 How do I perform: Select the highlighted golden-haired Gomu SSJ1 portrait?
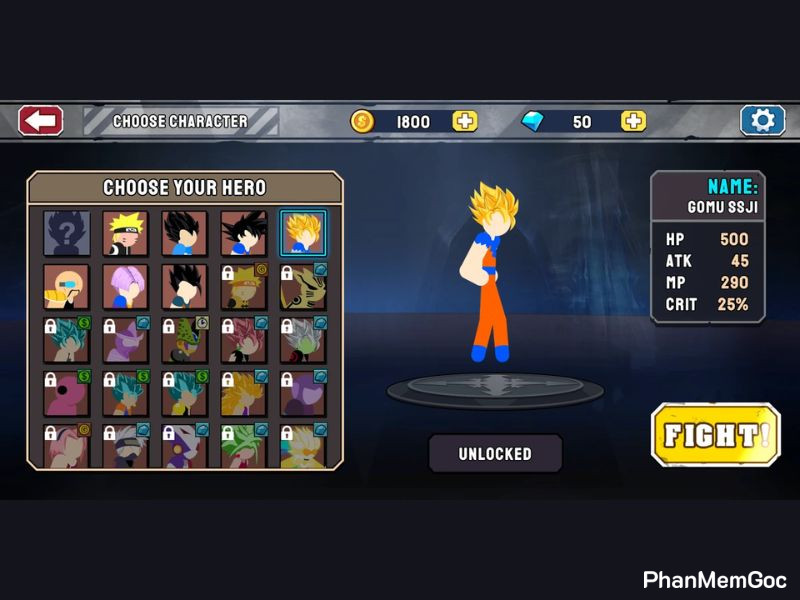(303, 233)
